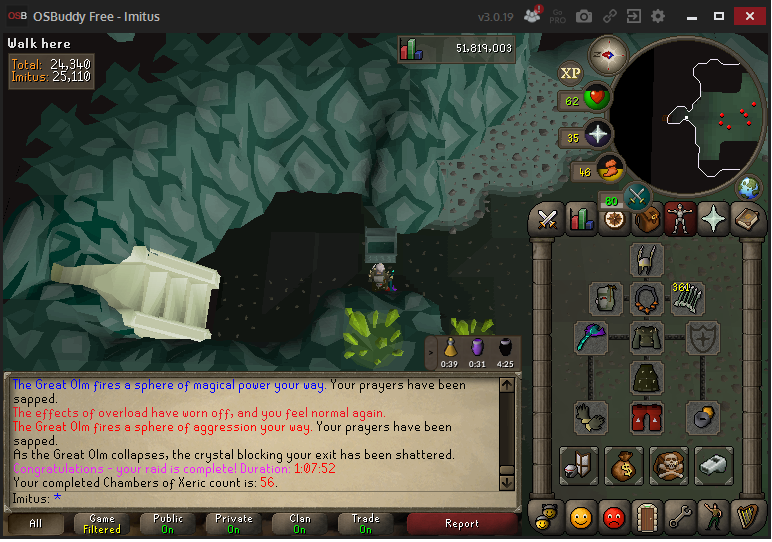772x542 pixels.
Task: Select the equipped helmet slot
Action: pyautogui.click(x=647, y=259)
